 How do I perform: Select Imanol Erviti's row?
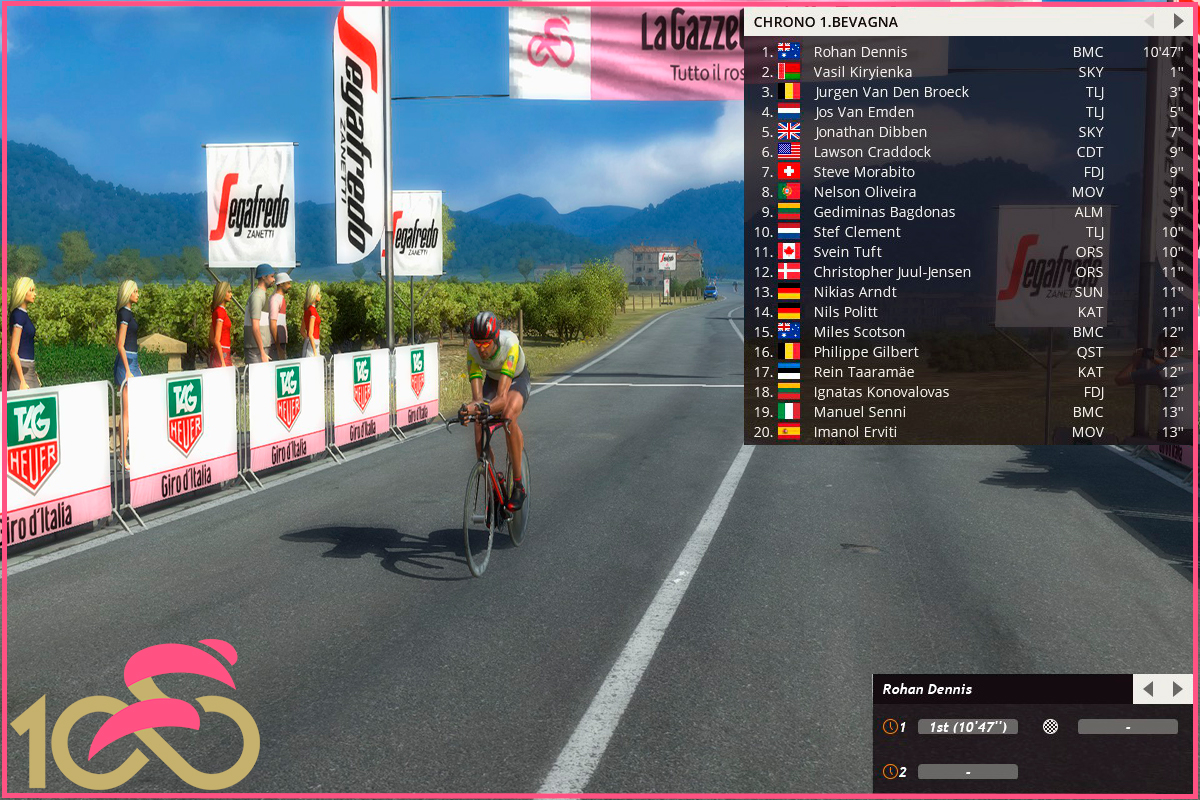(855, 432)
